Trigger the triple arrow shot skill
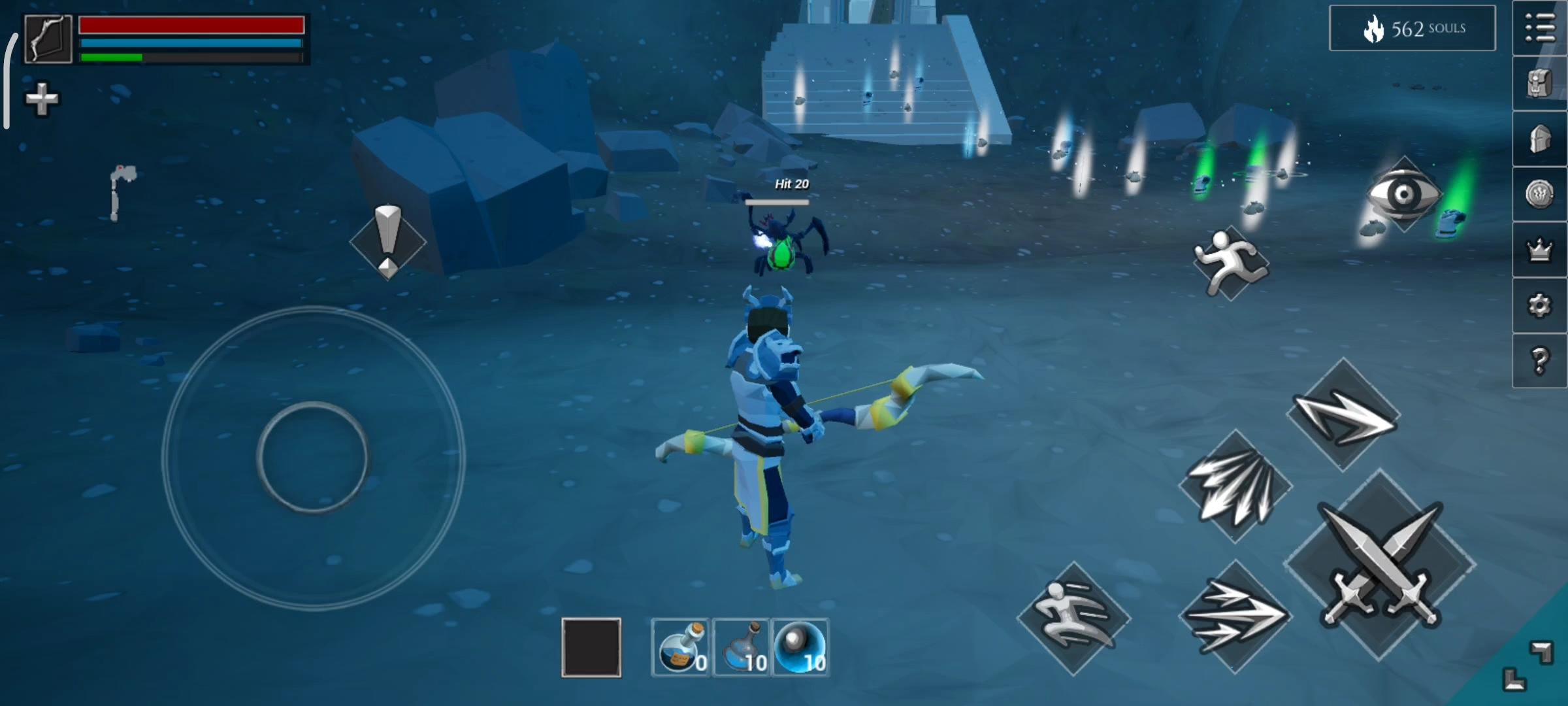Screen dimensions: 1568x706 1235,616
